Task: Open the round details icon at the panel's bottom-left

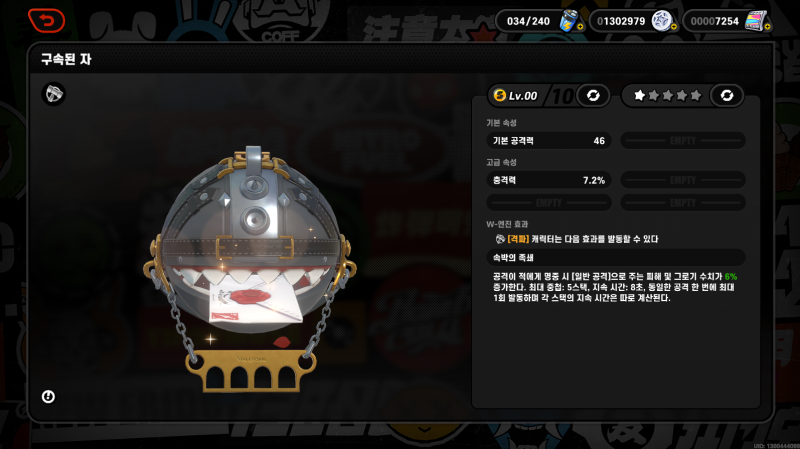Action: pos(48,397)
